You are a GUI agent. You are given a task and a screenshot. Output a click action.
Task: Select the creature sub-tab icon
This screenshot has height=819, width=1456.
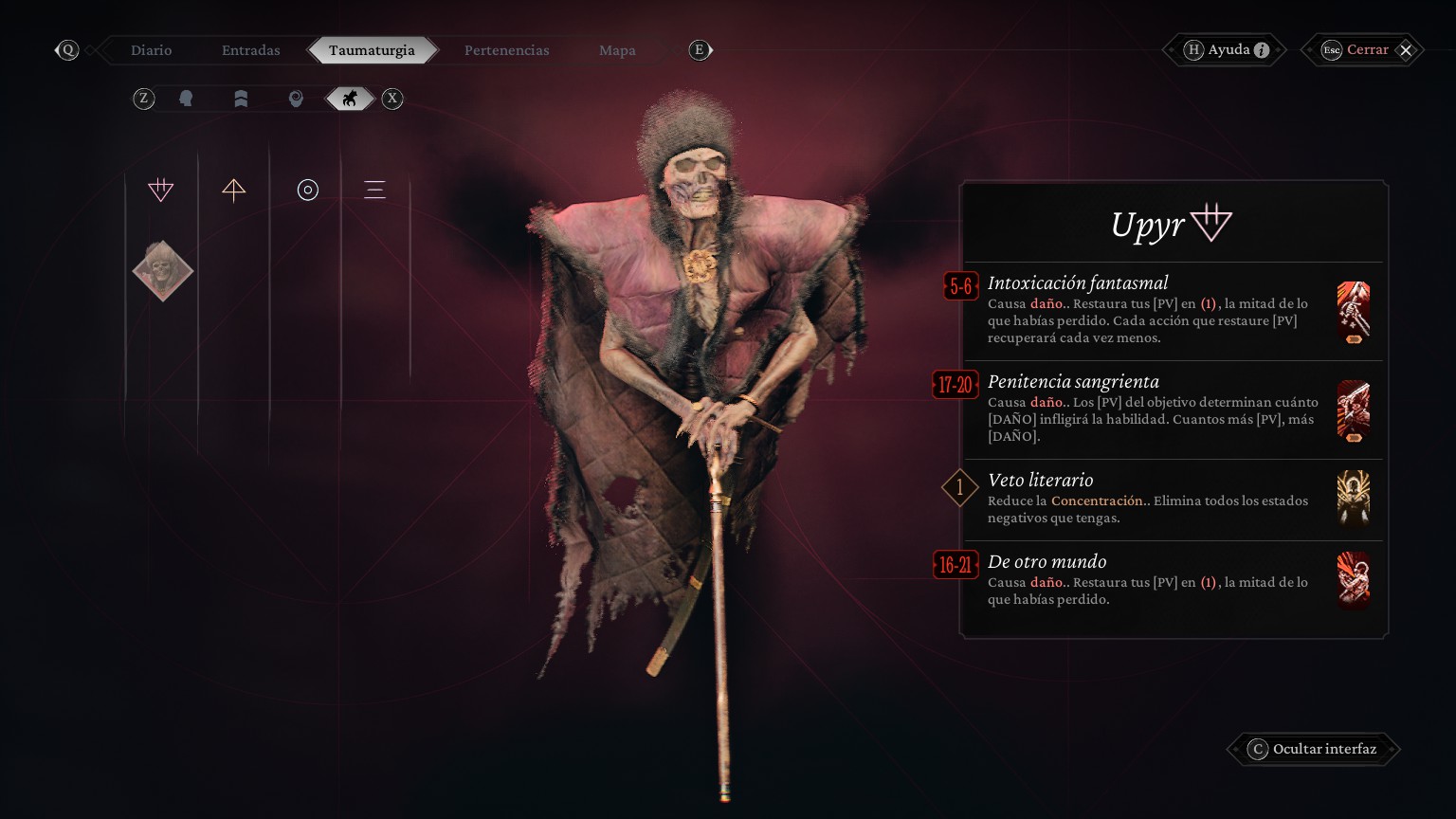click(350, 99)
